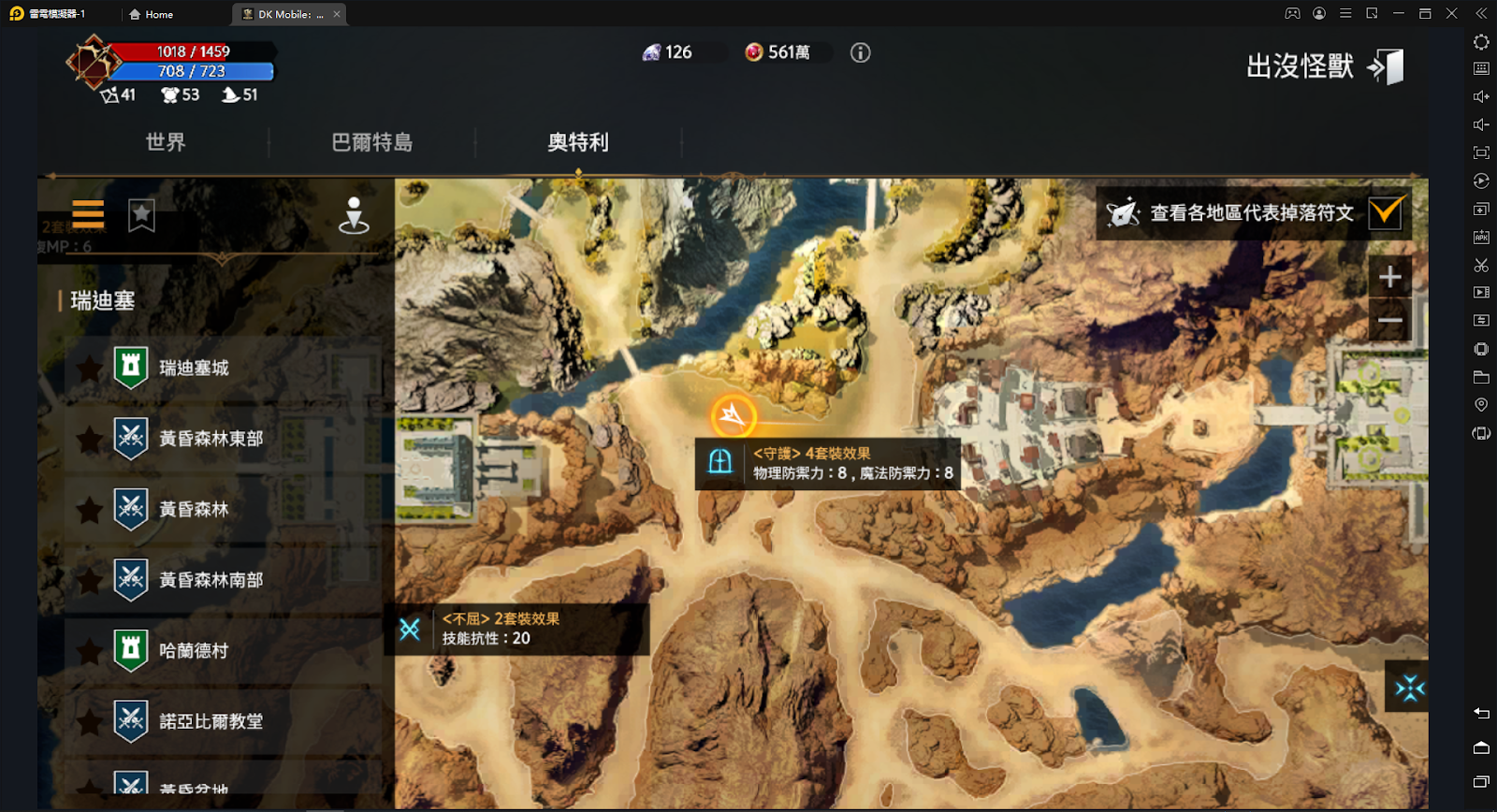The image size is (1497, 812).
Task: Close the DK Mobile emulator tab
Action: point(337,14)
